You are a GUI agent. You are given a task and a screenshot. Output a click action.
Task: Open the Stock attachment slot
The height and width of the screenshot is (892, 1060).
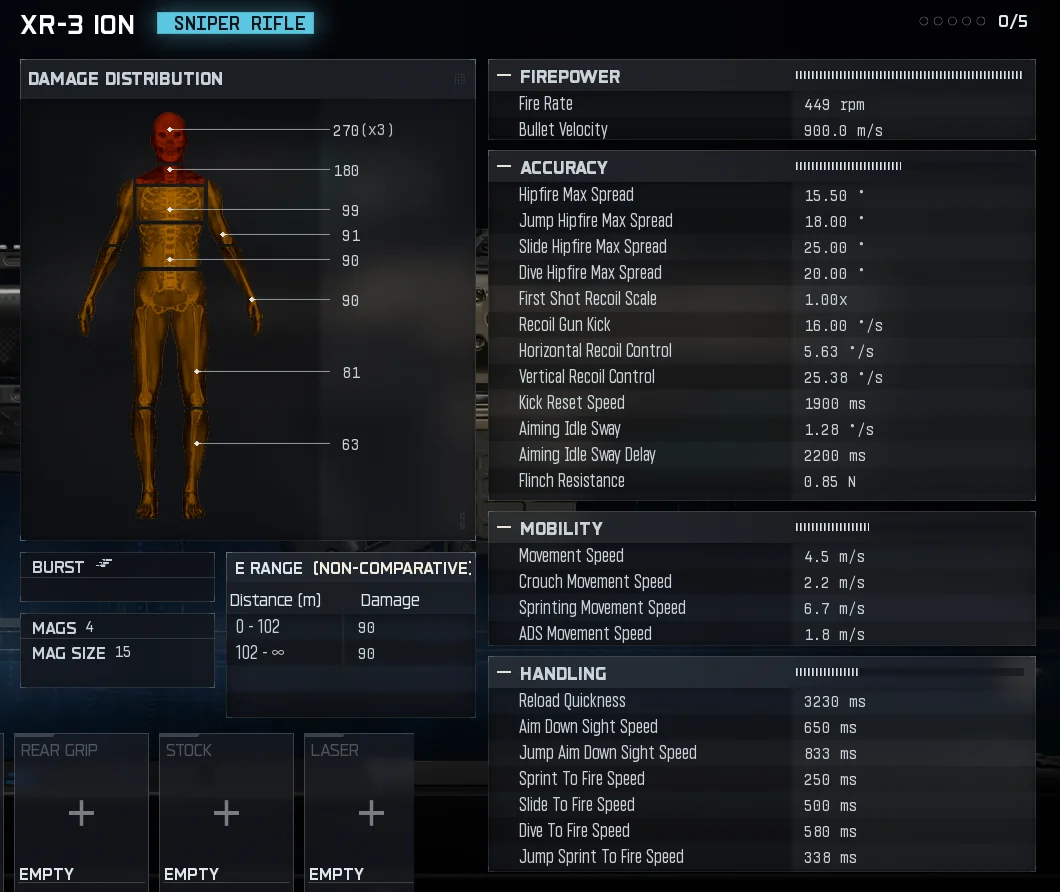coord(226,812)
